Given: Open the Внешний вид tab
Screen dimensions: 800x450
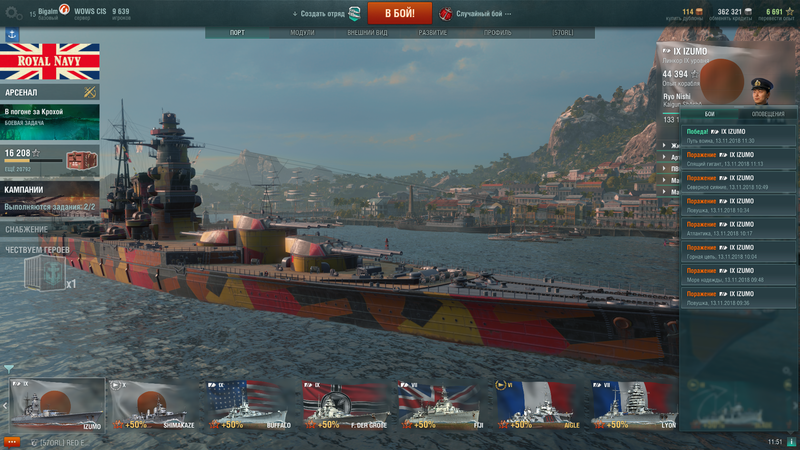Looking at the screenshot, I should [x=367, y=33].
